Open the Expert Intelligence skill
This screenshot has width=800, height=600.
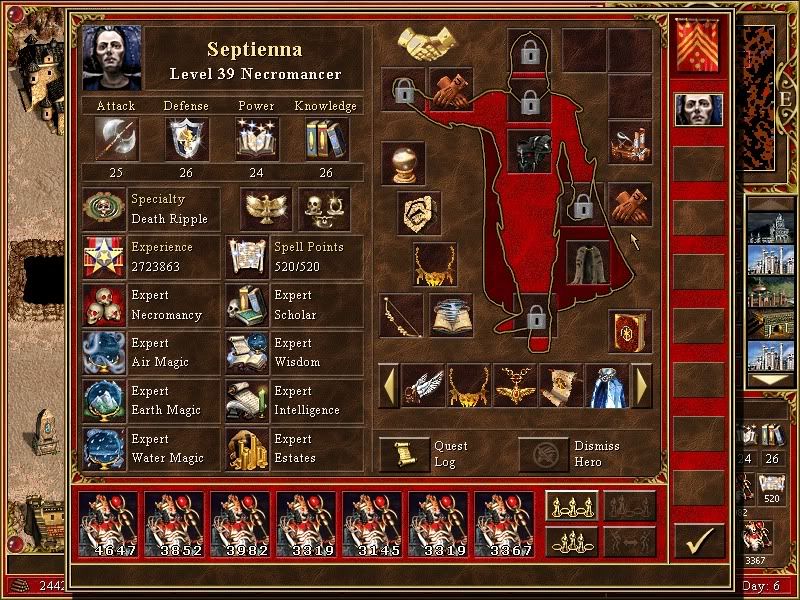point(247,401)
